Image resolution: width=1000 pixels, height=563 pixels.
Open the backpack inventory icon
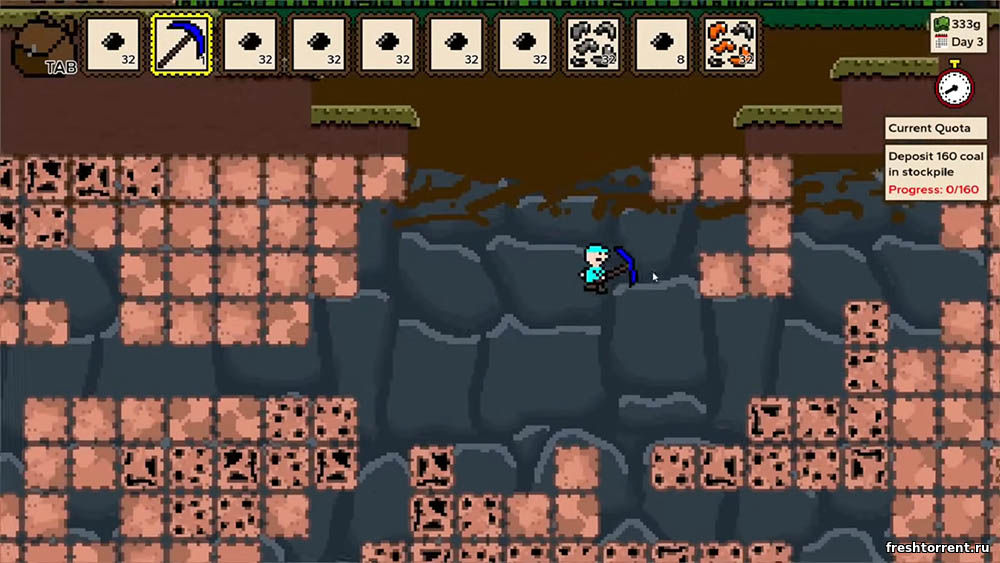[46, 46]
